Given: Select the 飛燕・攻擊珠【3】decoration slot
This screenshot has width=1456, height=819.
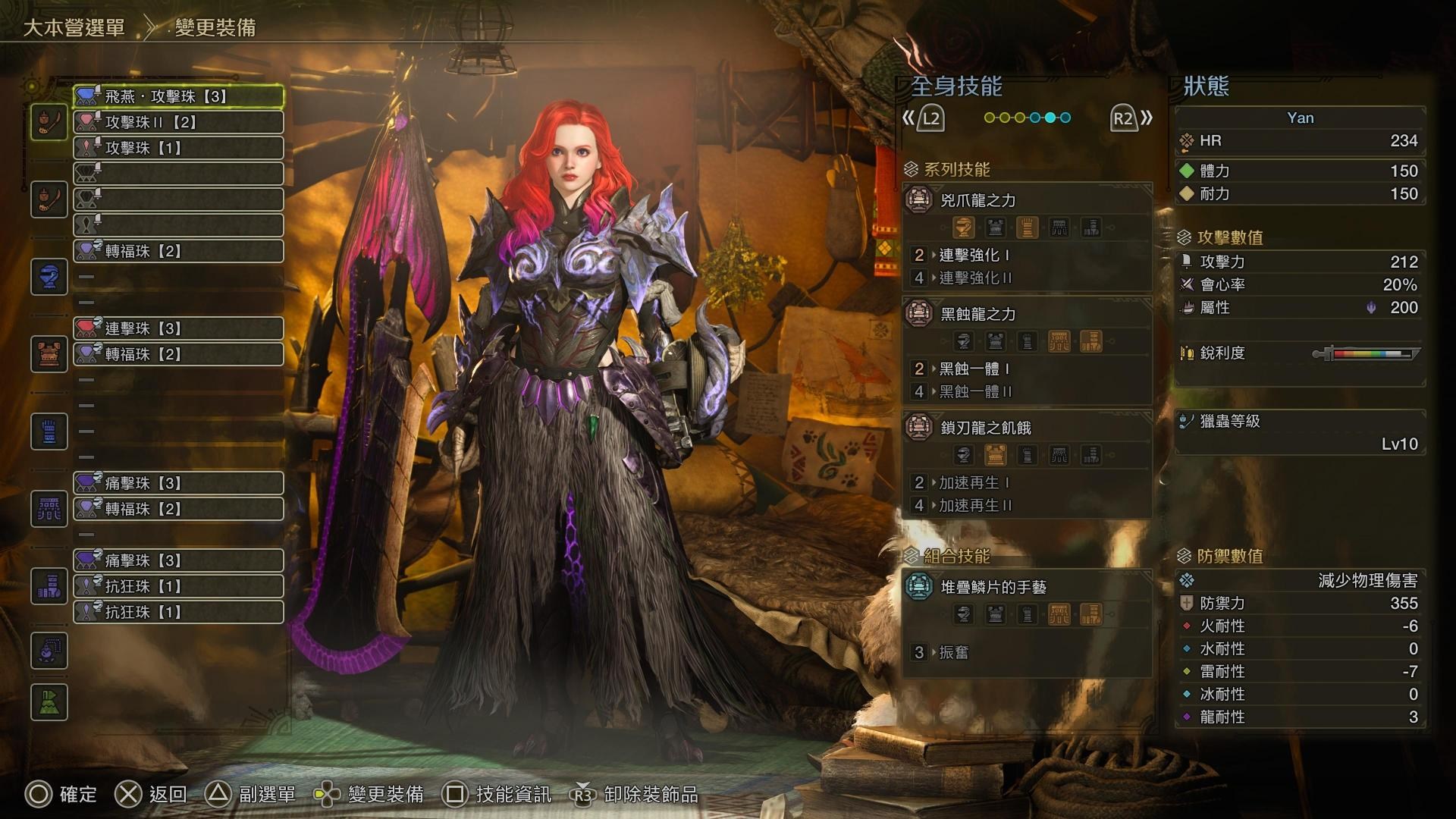Looking at the screenshot, I should [x=178, y=96].
